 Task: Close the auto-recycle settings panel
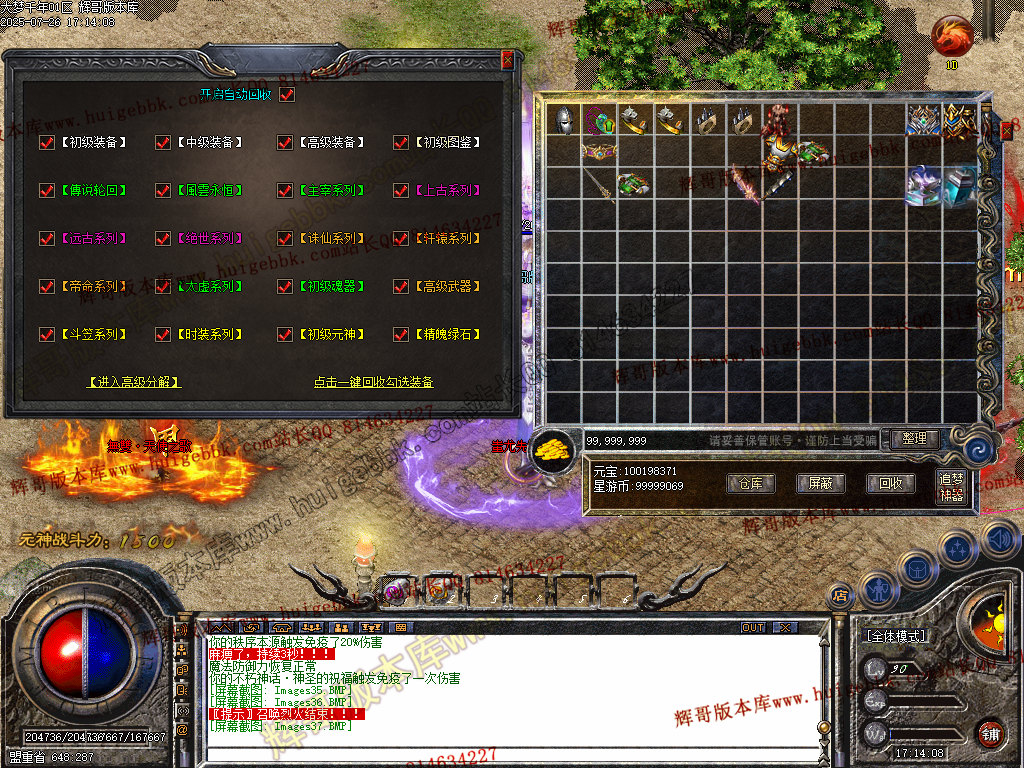coord(507,59)
